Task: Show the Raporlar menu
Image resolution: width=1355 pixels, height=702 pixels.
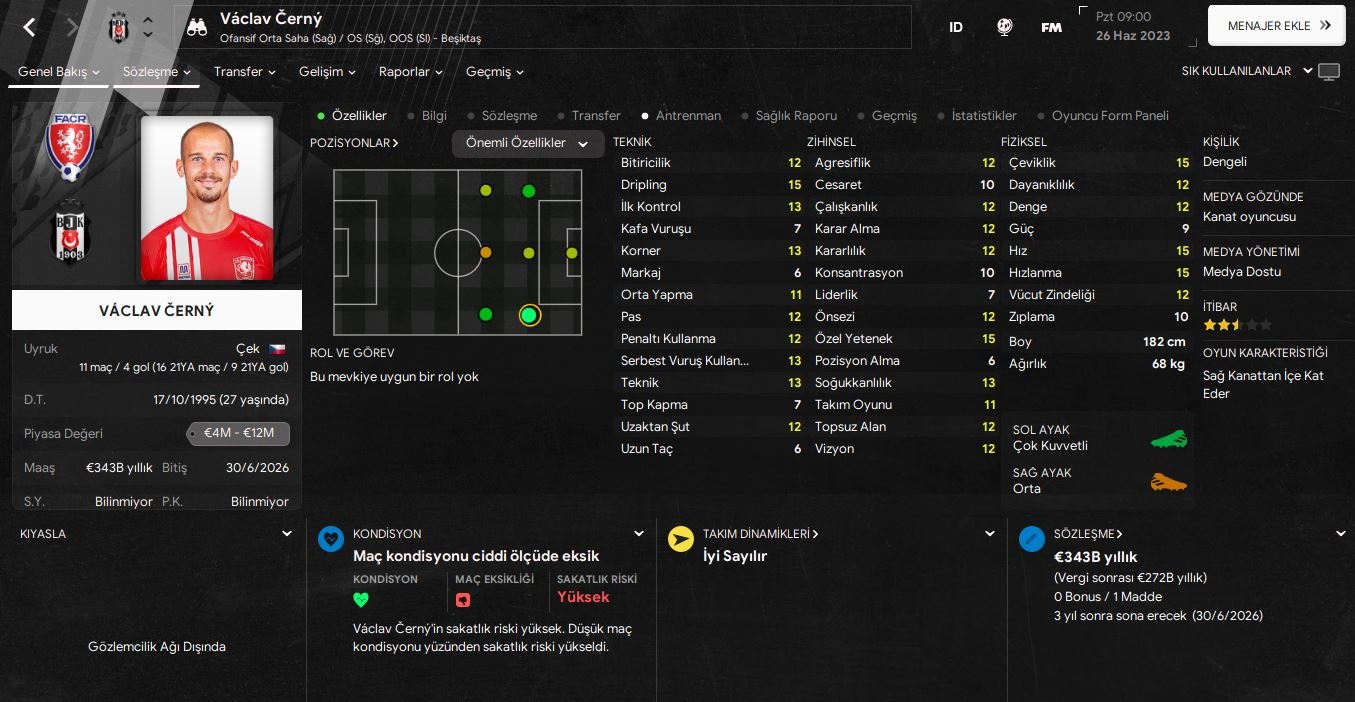Action: pyautogui.click(x=410, y=72)
